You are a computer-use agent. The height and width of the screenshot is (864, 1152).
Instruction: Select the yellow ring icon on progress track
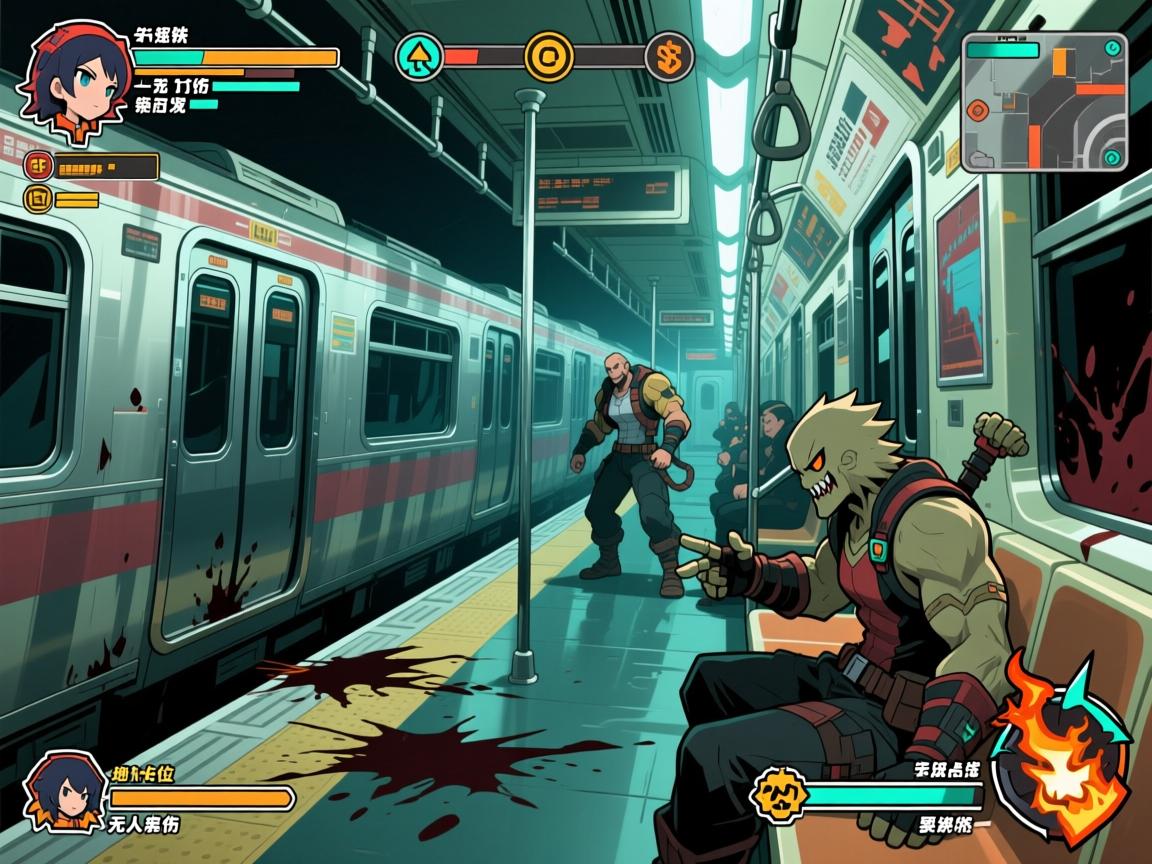[549, 57]
